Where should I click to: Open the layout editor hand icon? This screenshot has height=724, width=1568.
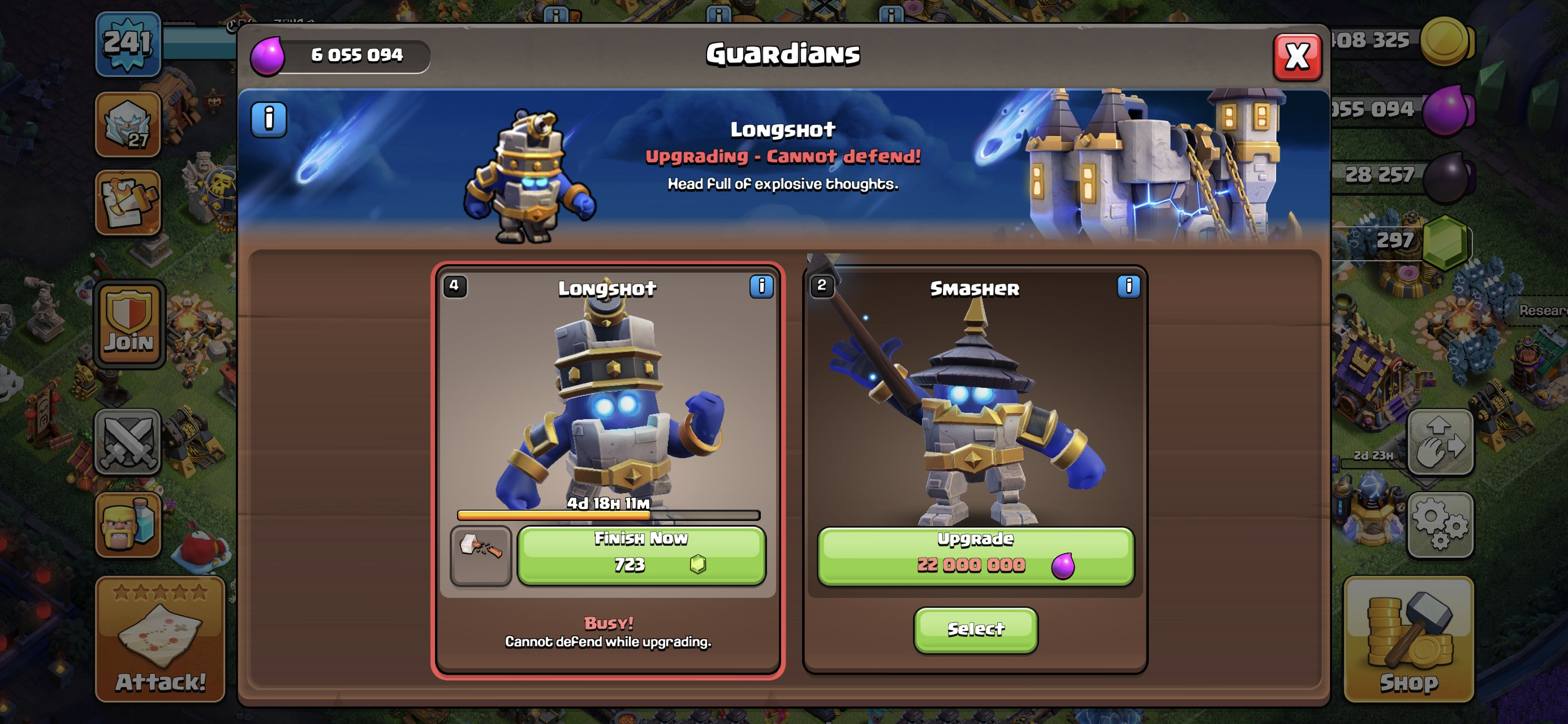(1440, 441)
